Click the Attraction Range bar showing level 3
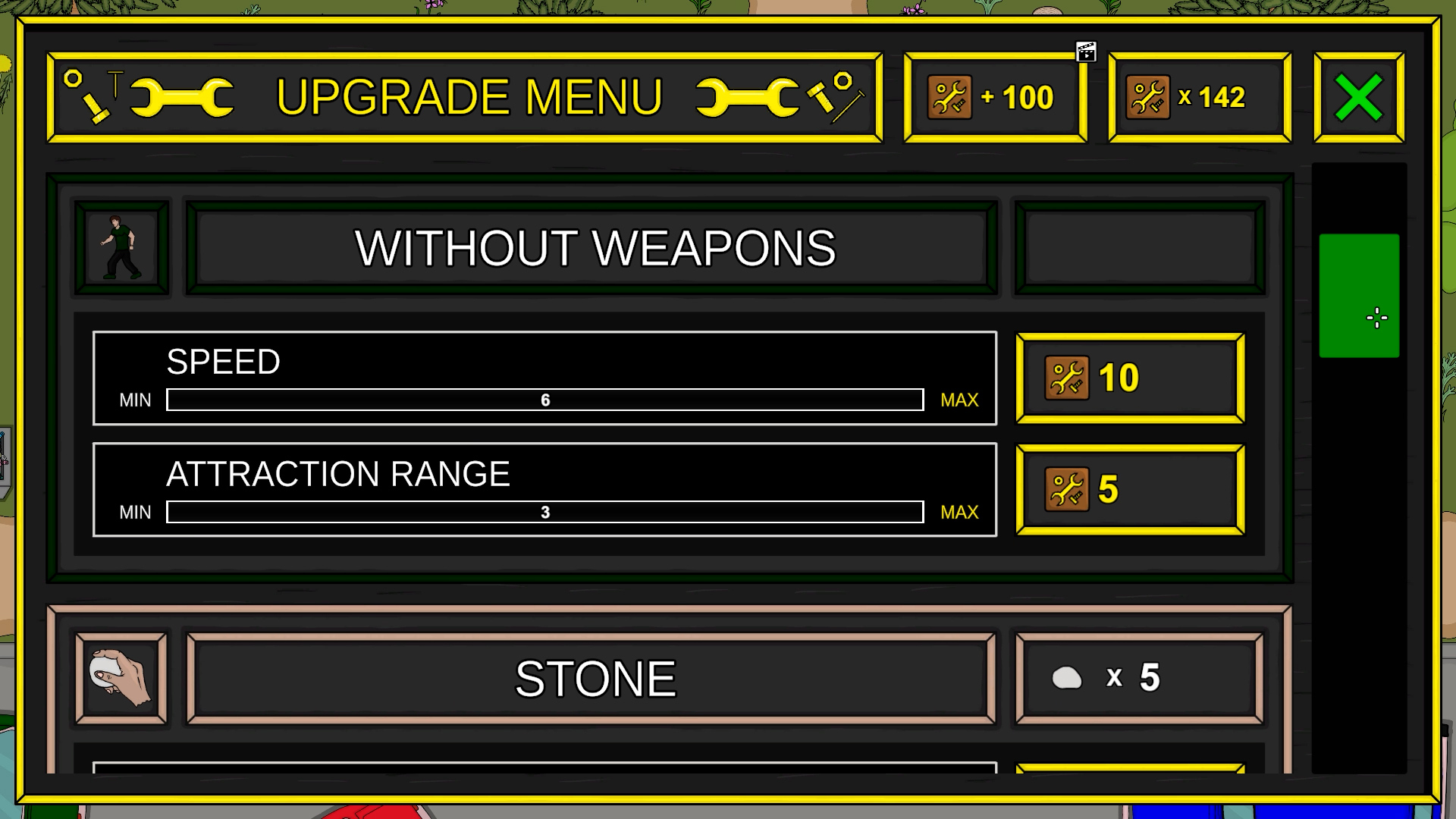 (x=544, y=511)
